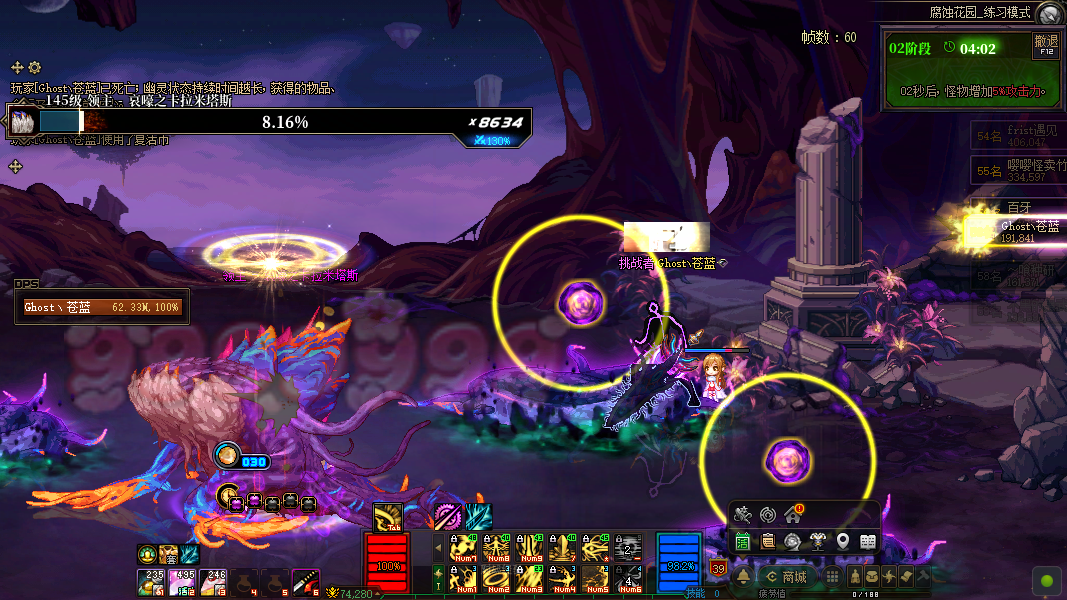1067x600 pixels.
Task: Click the notification bell icon
Action: 744,577
